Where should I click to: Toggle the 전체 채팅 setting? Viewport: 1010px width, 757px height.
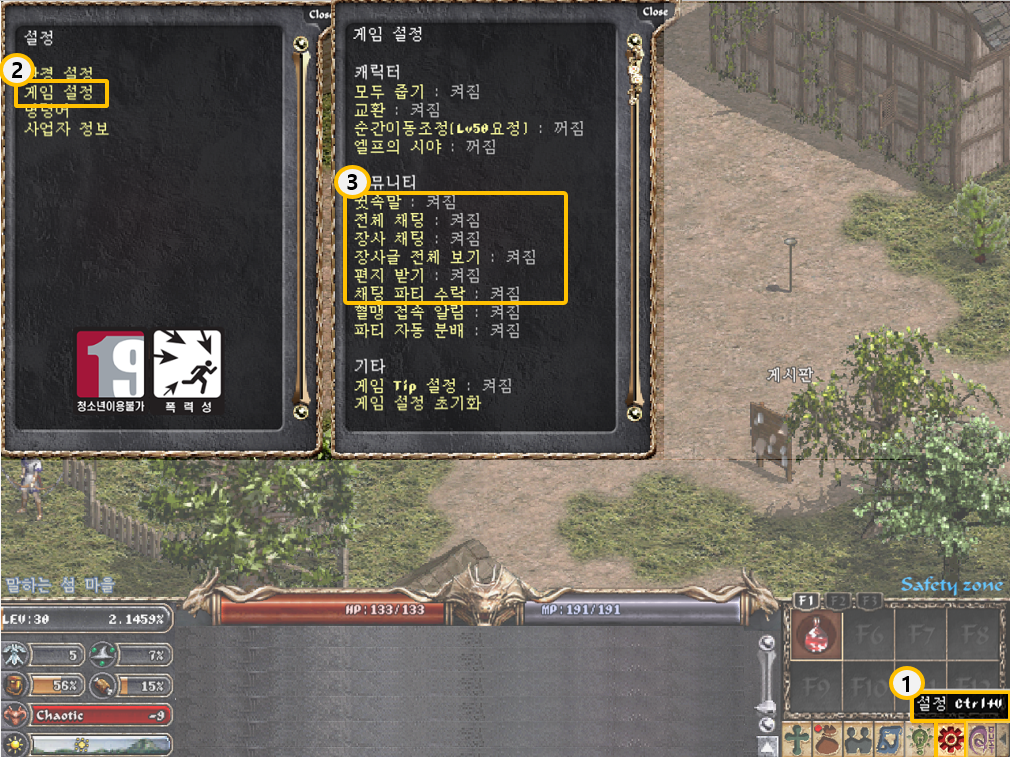click(417, 219)
